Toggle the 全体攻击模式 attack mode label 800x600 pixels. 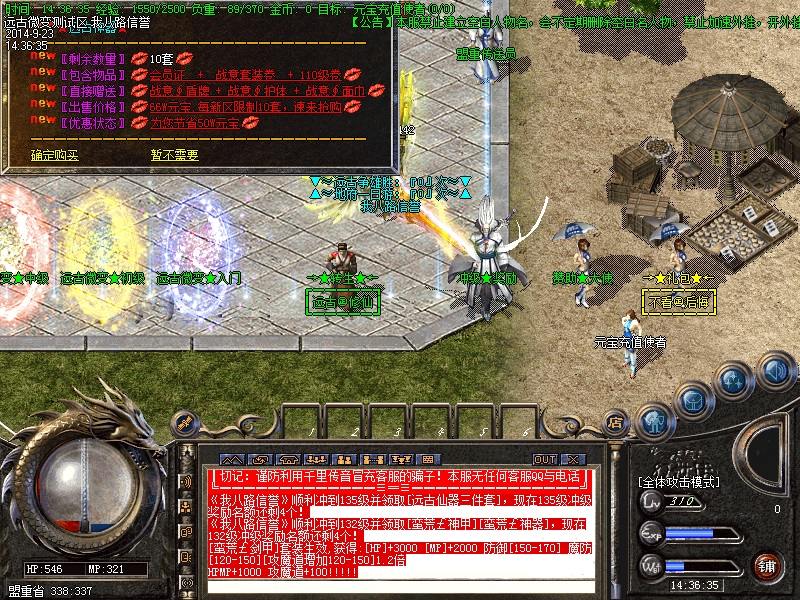[679, 482]
